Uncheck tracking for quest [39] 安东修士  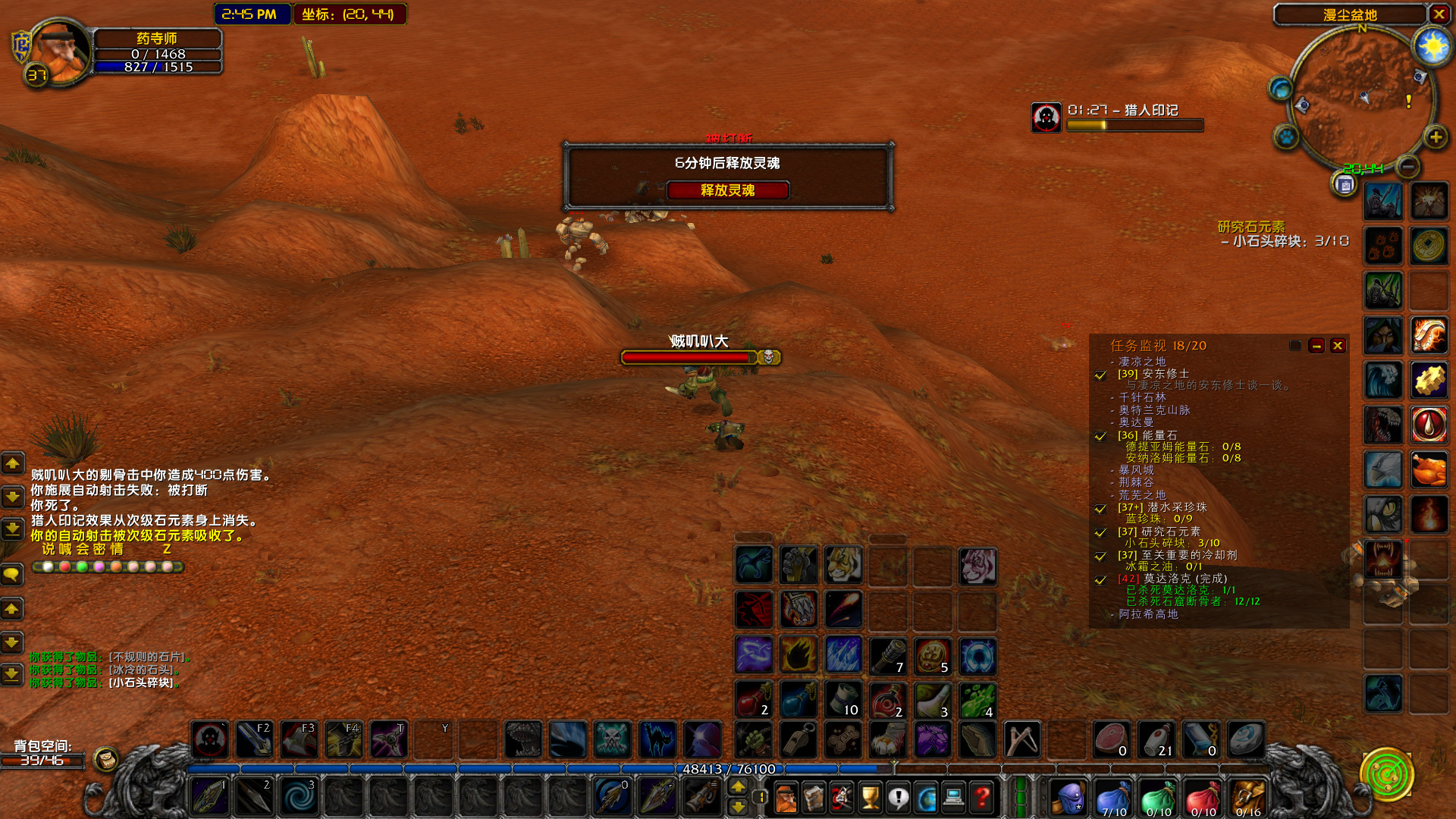click(1100, 375)
